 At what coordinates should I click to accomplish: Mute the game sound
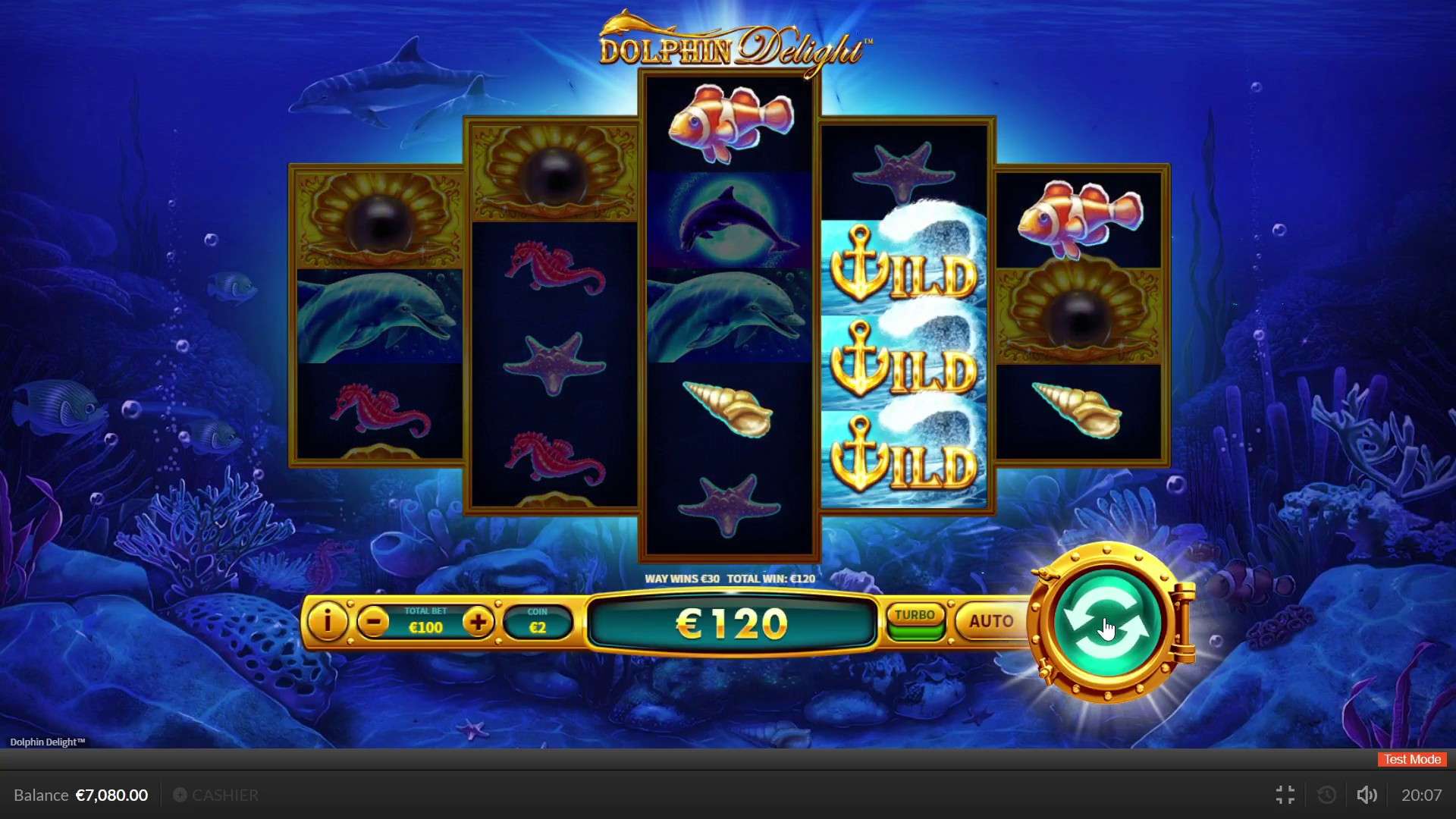tap(1366, 795)
